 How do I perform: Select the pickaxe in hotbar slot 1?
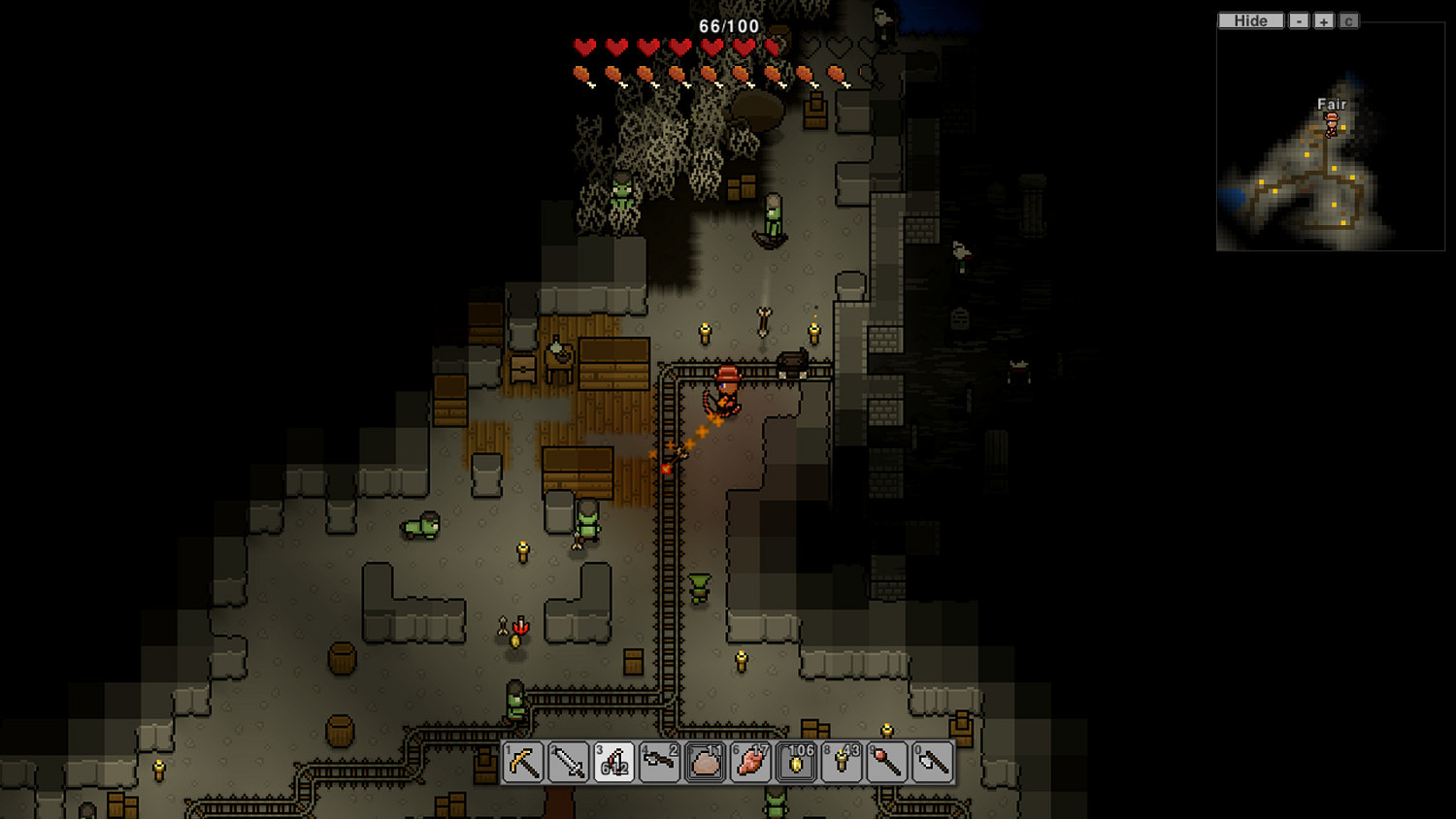coord(523,763)
